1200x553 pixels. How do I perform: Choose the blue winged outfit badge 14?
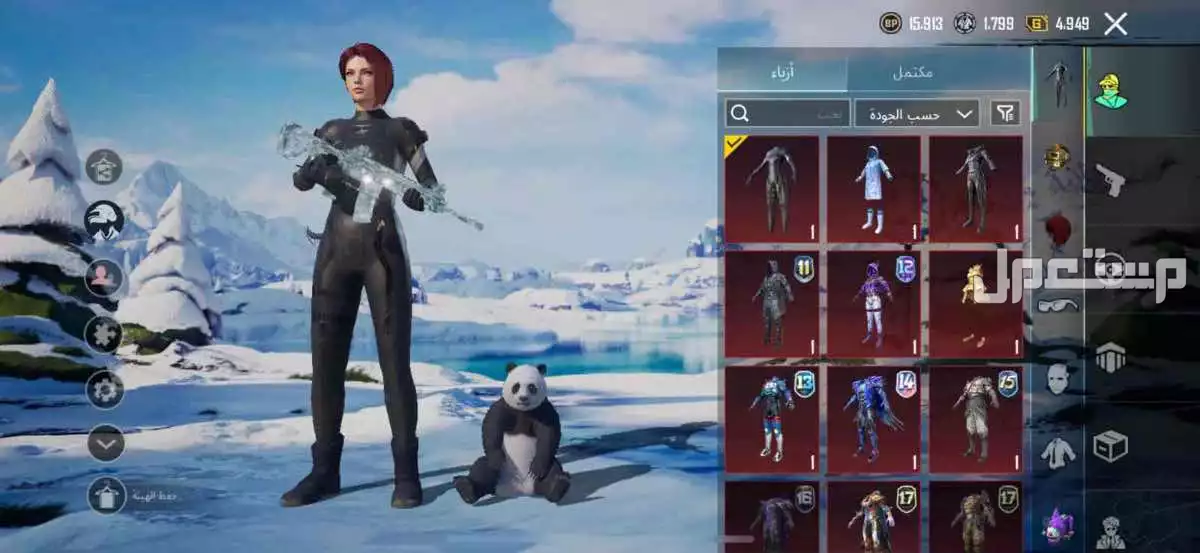(x=873, y=419)
